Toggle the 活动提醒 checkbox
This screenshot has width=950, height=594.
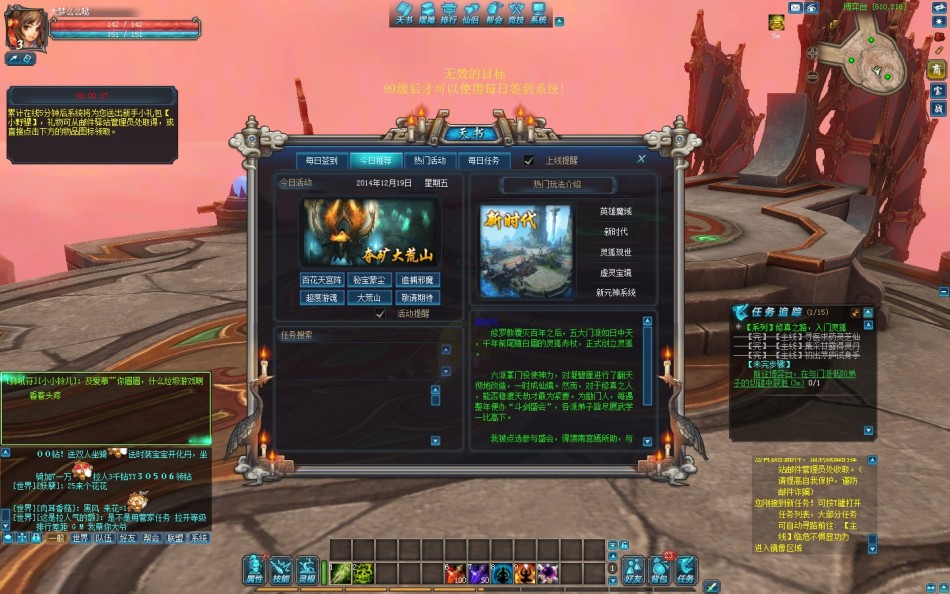click(x=380, y=314)
